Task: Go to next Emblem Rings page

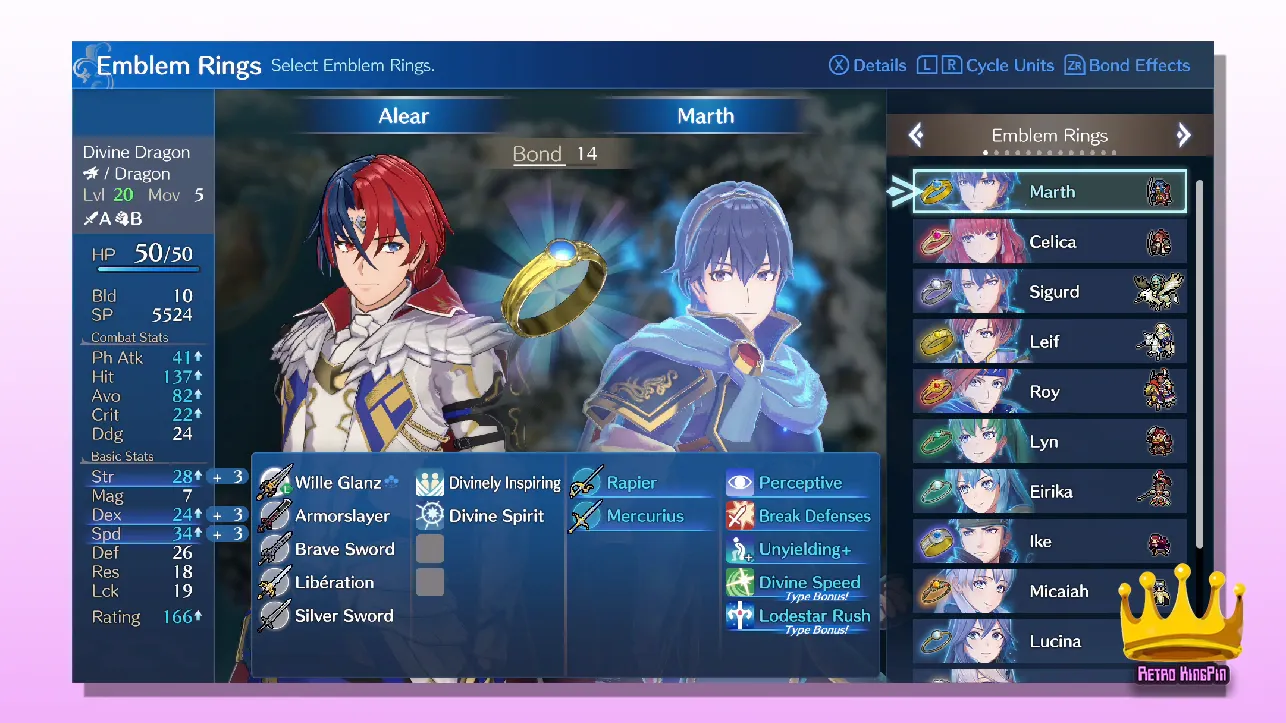Action: (x=1184, y=135)
